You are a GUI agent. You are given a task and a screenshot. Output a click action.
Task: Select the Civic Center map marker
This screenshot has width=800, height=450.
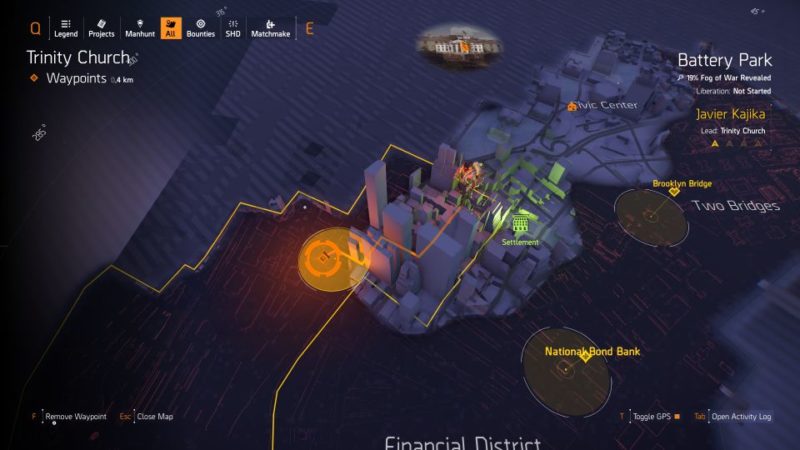[x=572, y=105]
